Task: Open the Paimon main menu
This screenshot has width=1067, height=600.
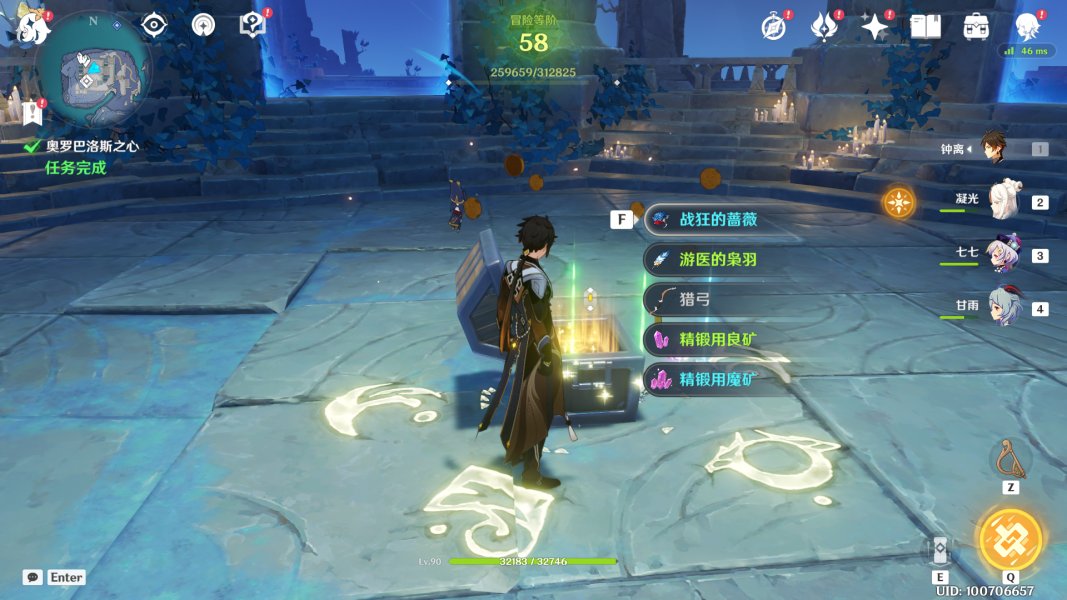Action: click(32, 27)
